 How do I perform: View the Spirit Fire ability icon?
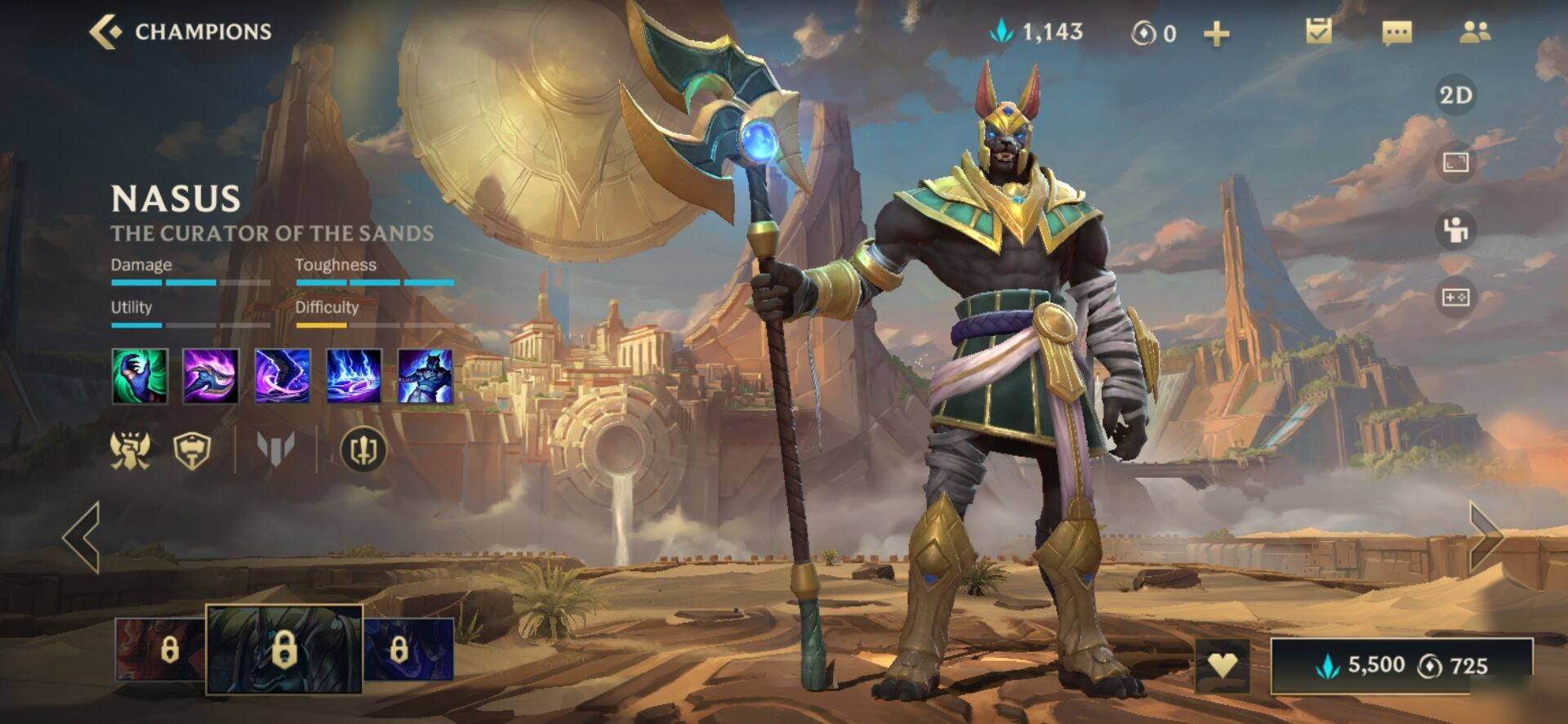tap(354, 376)
